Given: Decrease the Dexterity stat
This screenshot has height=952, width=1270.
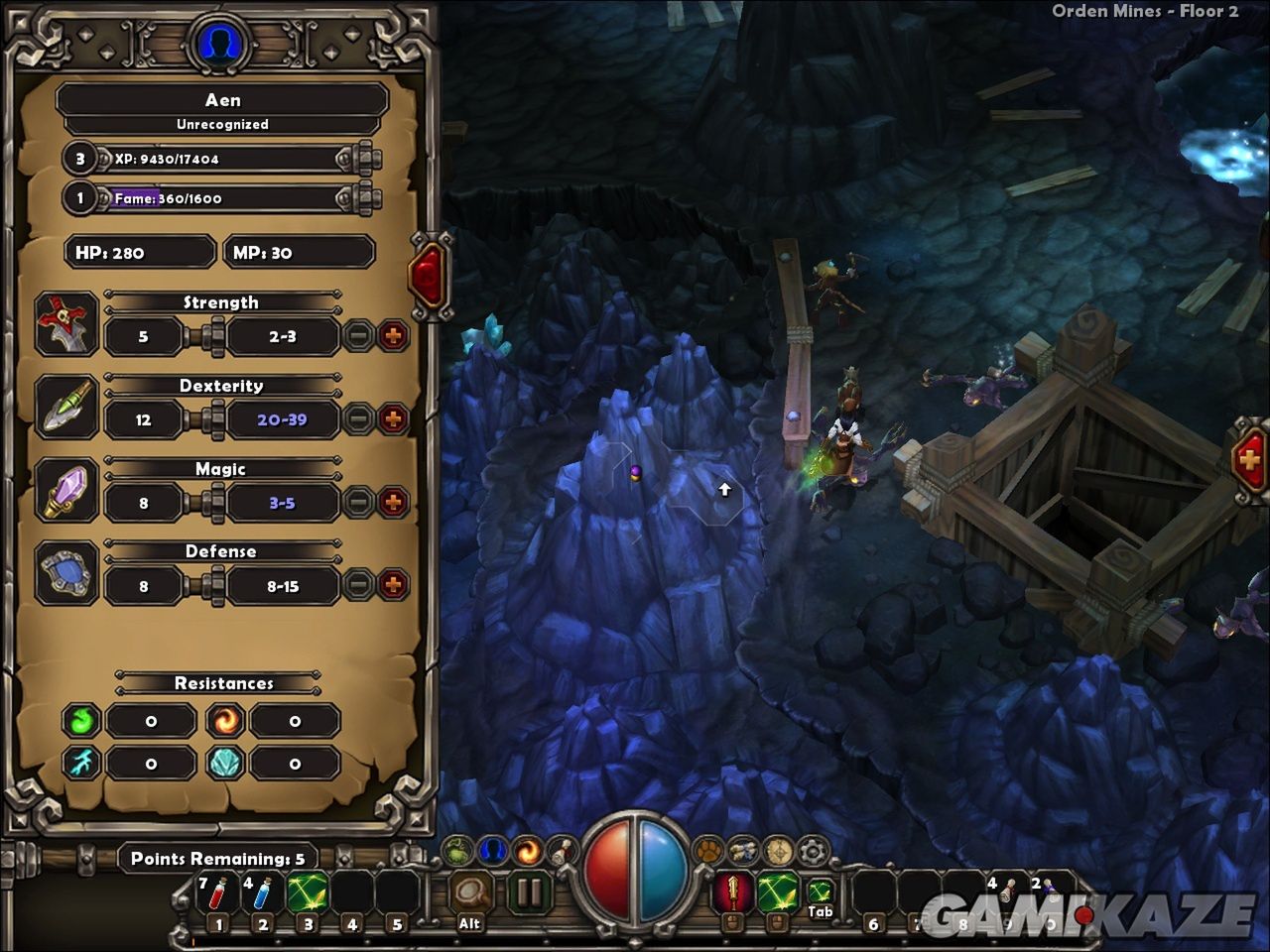Looking at the screenshot, I should coord(358,419).
